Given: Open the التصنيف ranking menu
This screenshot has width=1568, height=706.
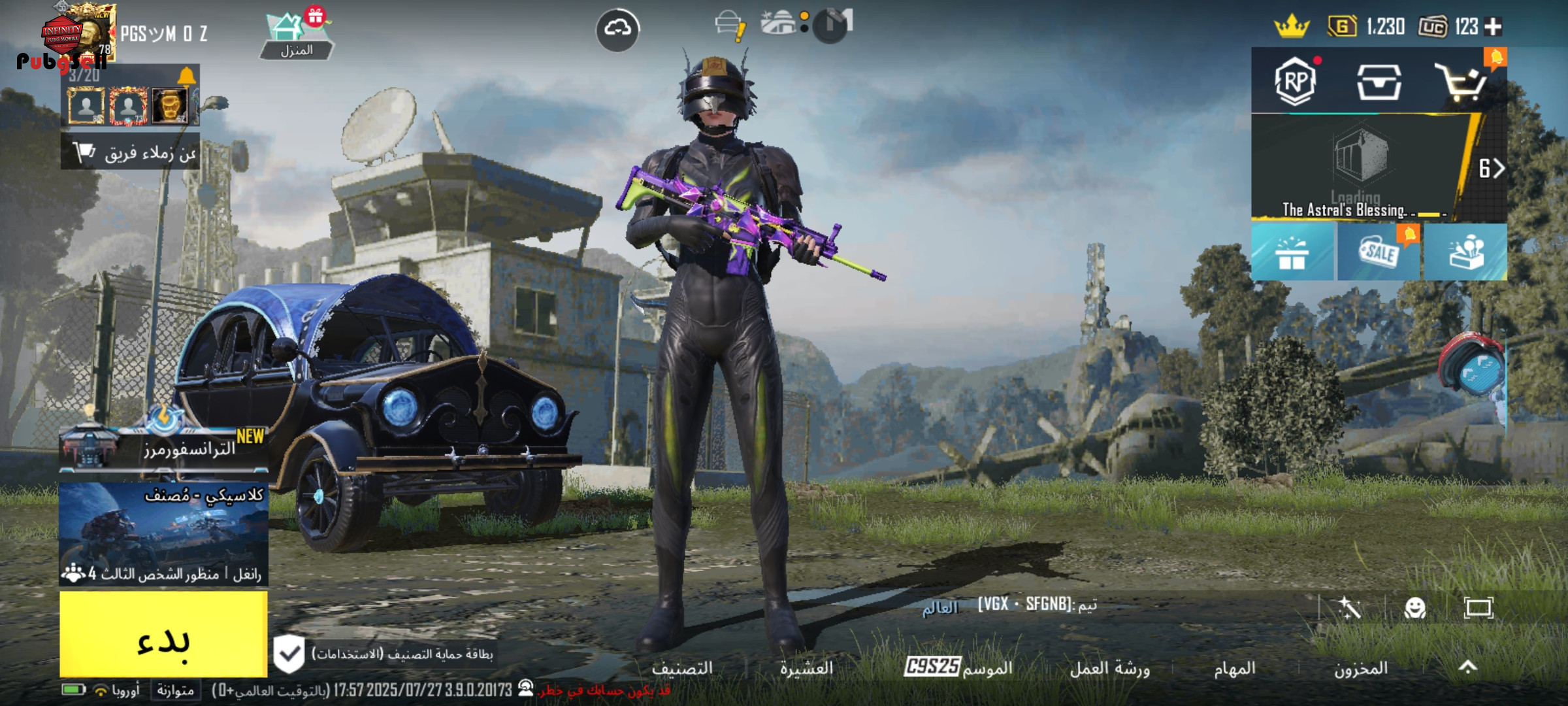Looking at the screenshot, I should click(682, 668).
